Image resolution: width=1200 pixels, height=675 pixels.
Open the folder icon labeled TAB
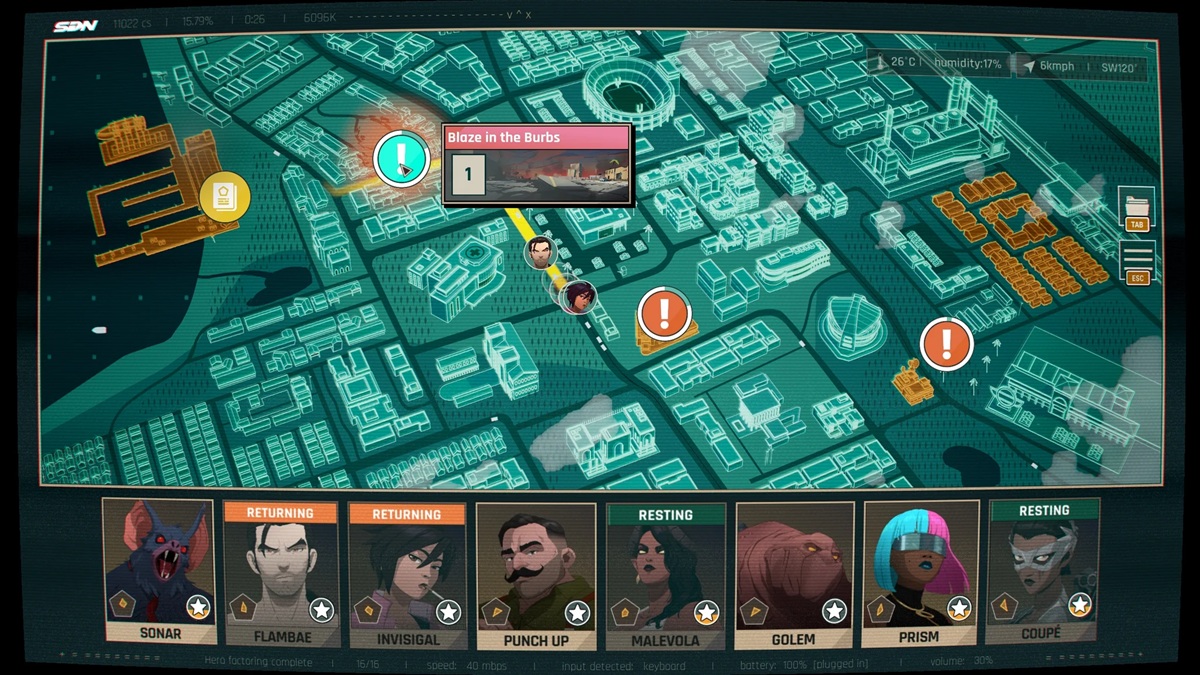(1136, 210)
